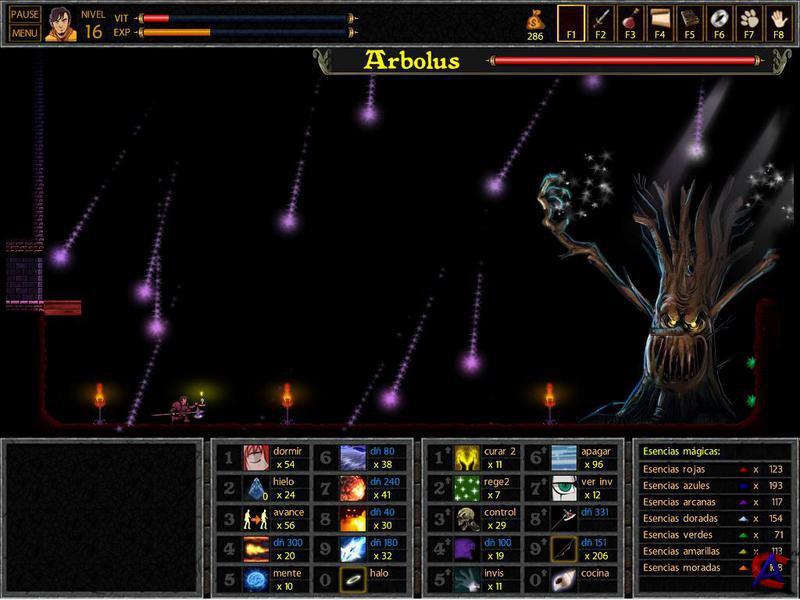The image size is (800, 600).
Task: Open the MENU button
Action: 25,33
